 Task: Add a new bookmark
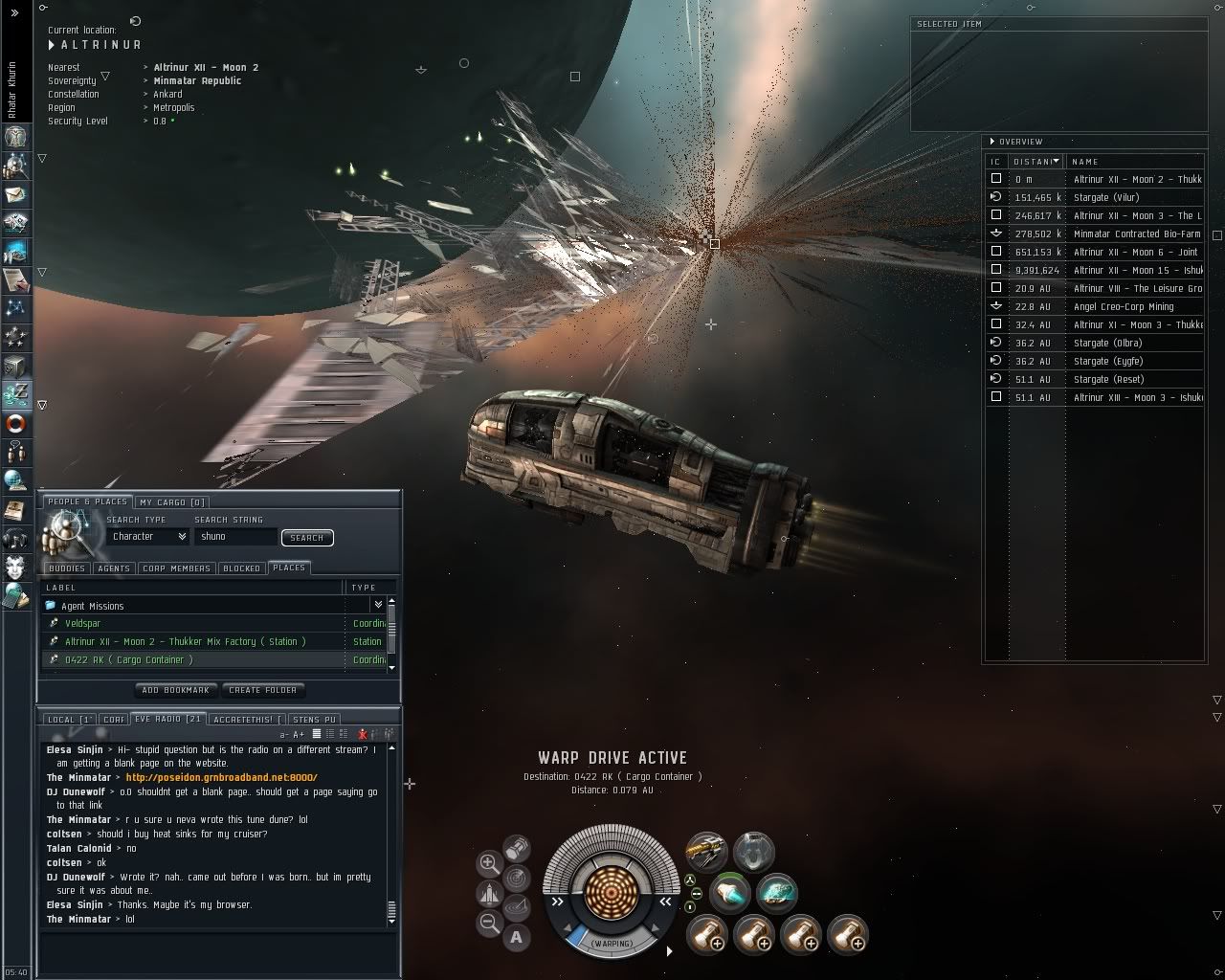point(175,690)
